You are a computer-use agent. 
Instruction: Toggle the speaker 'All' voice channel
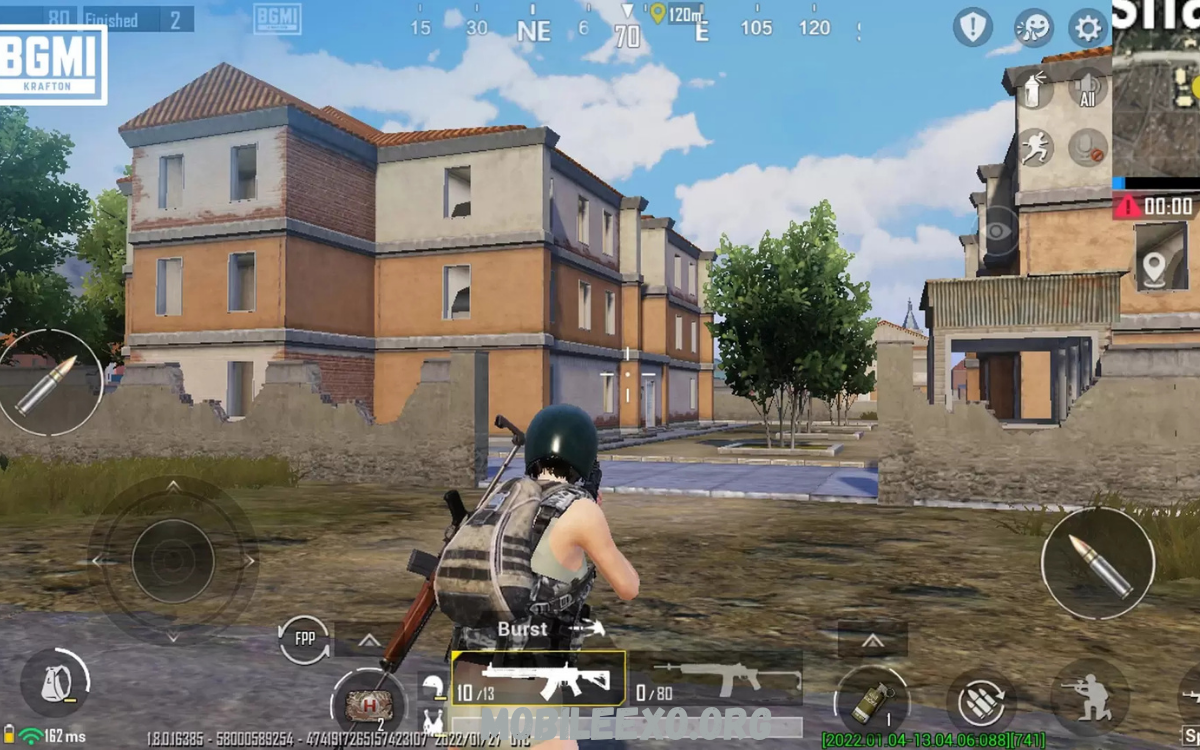point(1087,92)
